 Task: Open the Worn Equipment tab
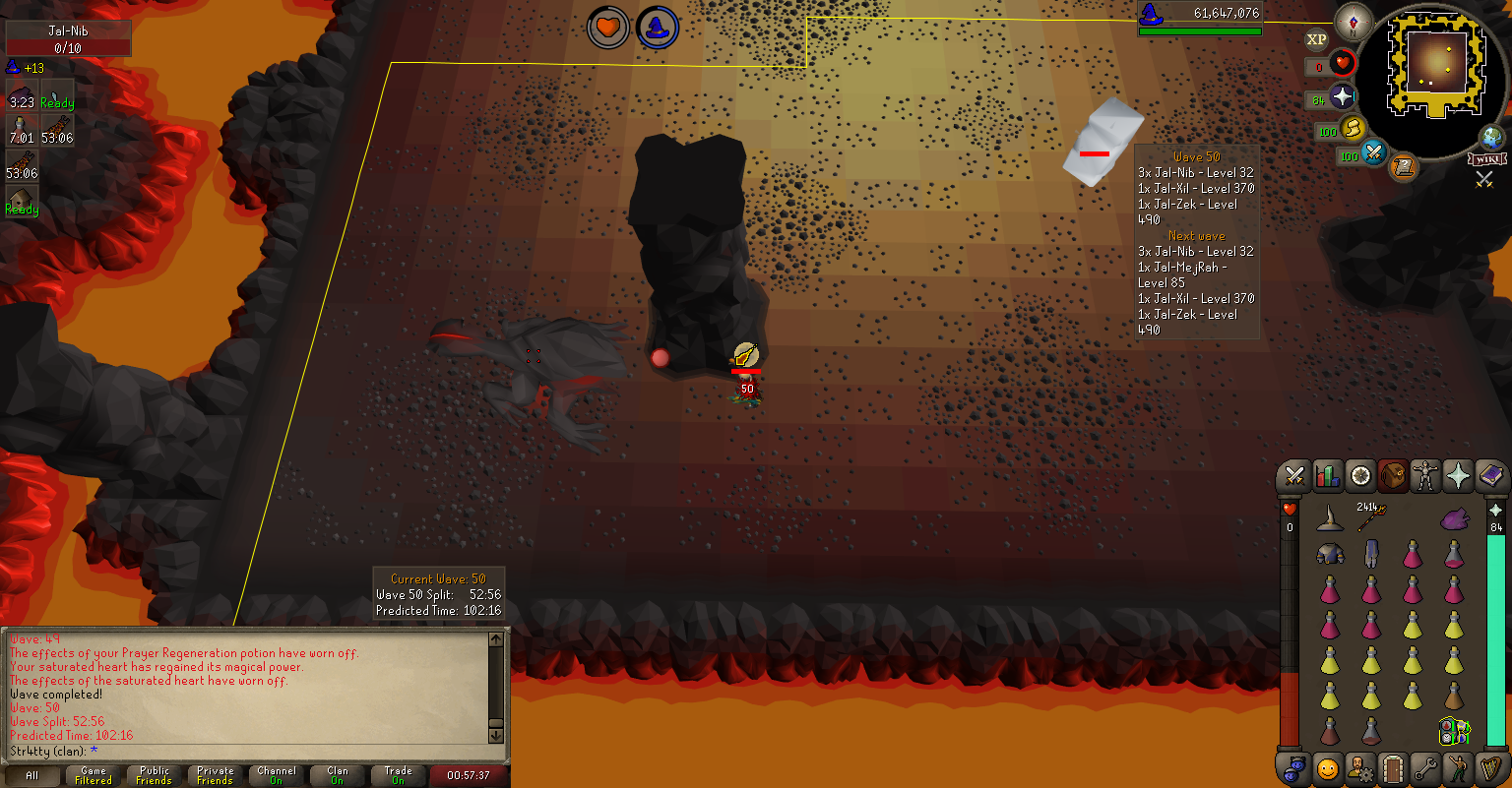pos(1424,477)
